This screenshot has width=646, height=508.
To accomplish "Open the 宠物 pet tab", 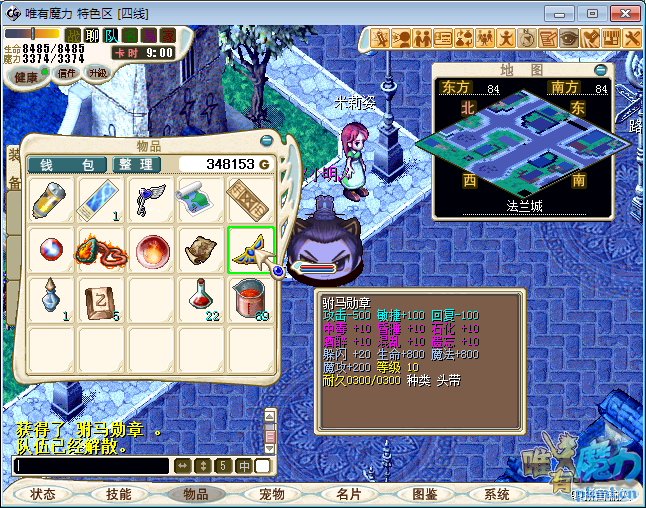I will click(272, 494).
